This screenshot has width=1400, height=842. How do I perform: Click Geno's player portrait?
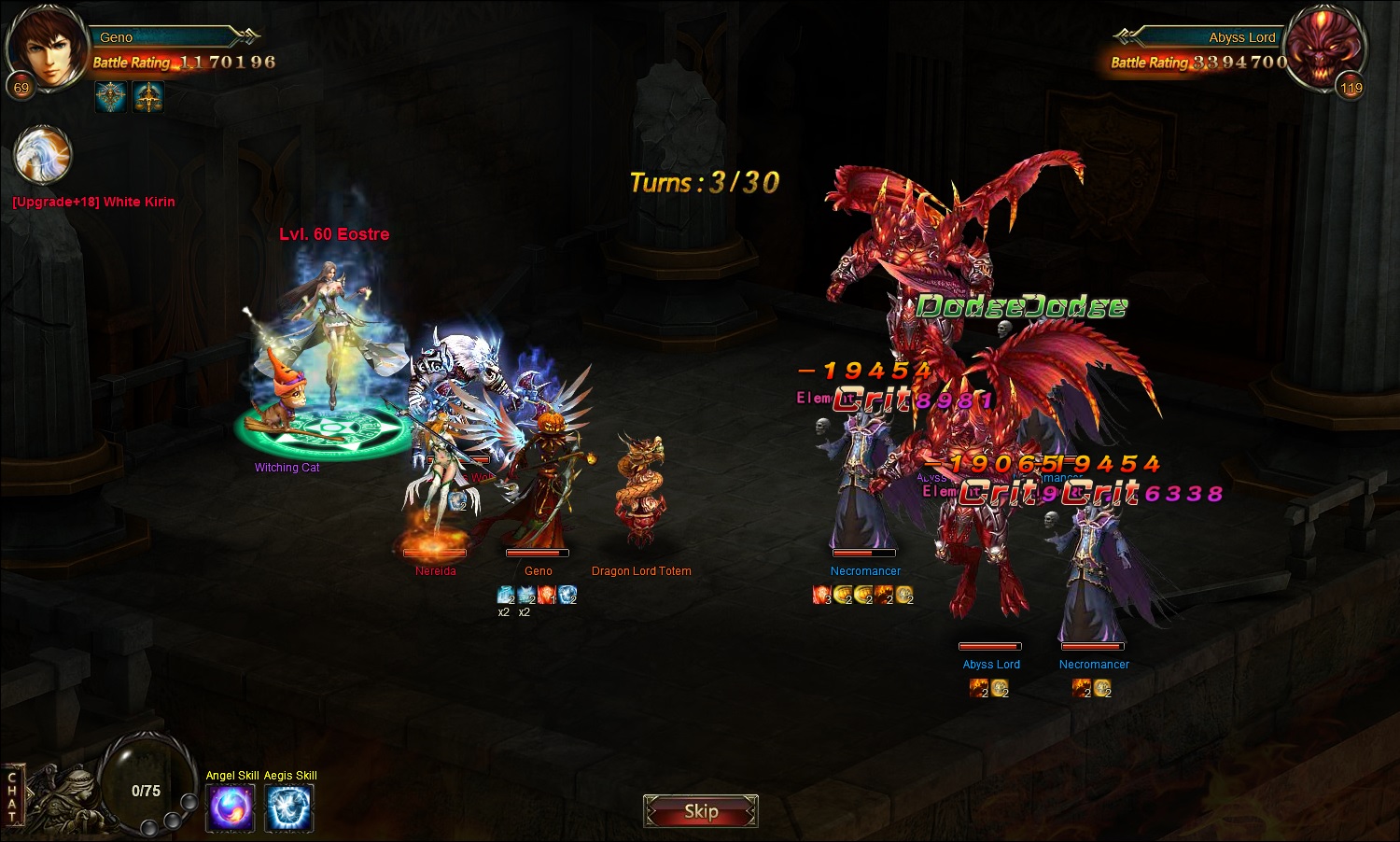pyautogui.click(x=43, y=49)
